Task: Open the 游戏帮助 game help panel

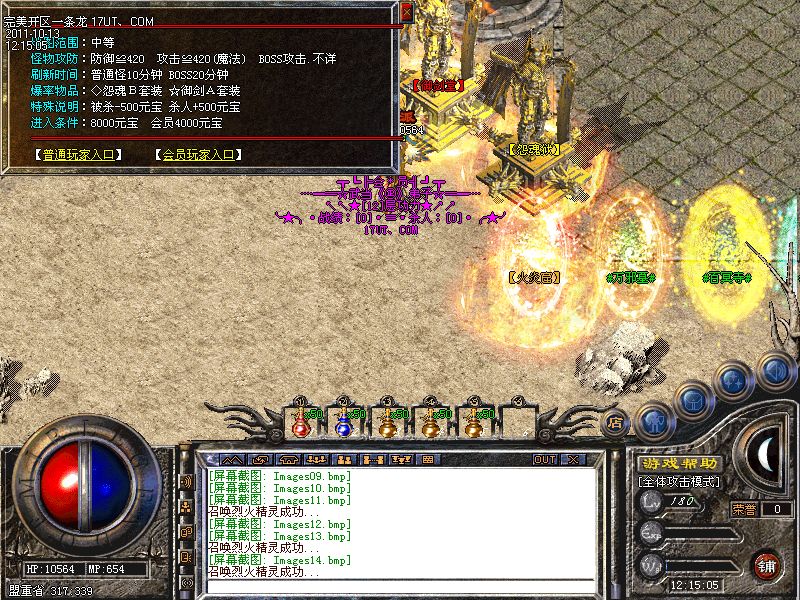Action: tap(679, 464)
